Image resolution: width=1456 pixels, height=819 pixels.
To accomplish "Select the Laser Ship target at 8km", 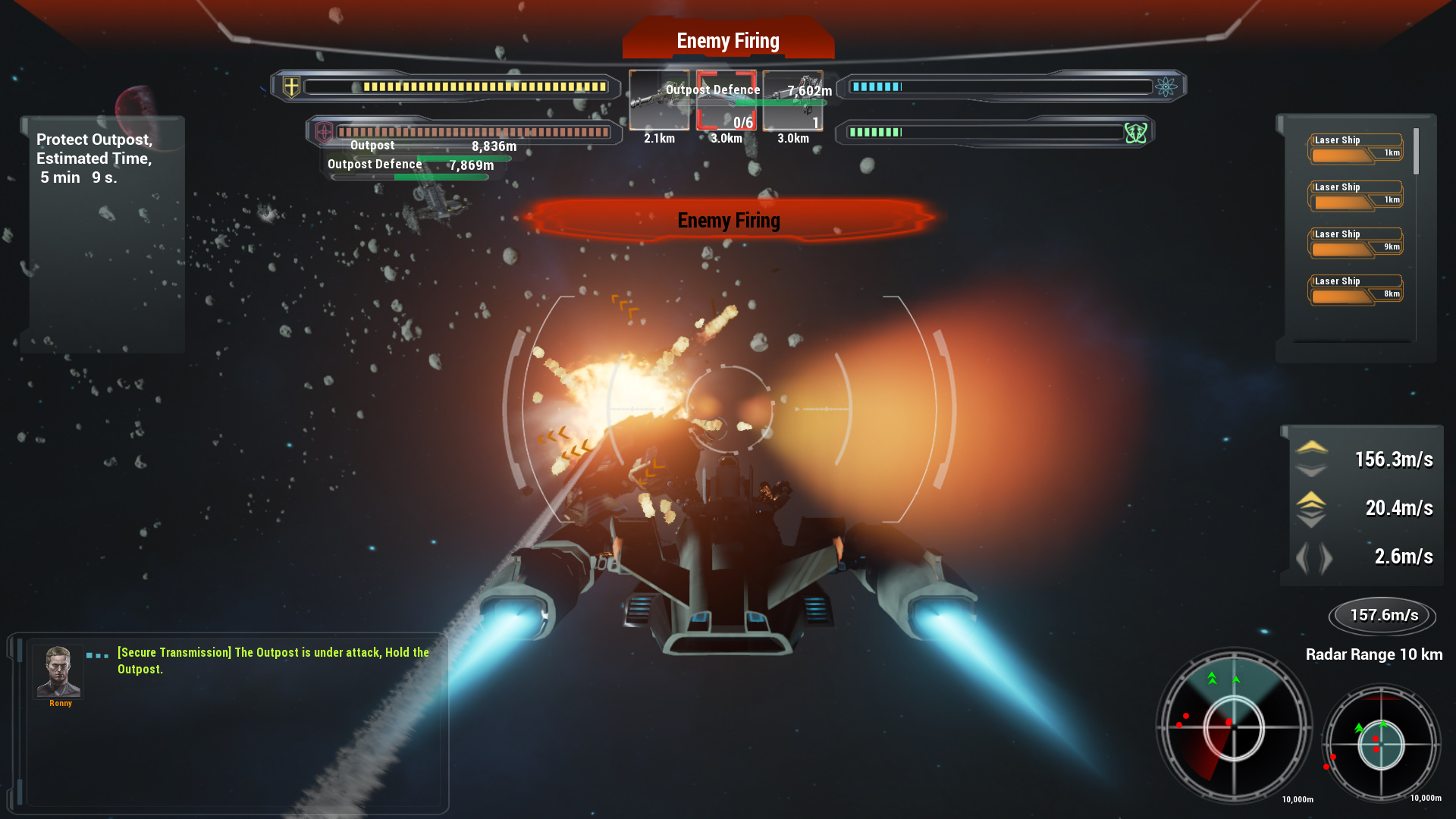I will coord(1354,289).
